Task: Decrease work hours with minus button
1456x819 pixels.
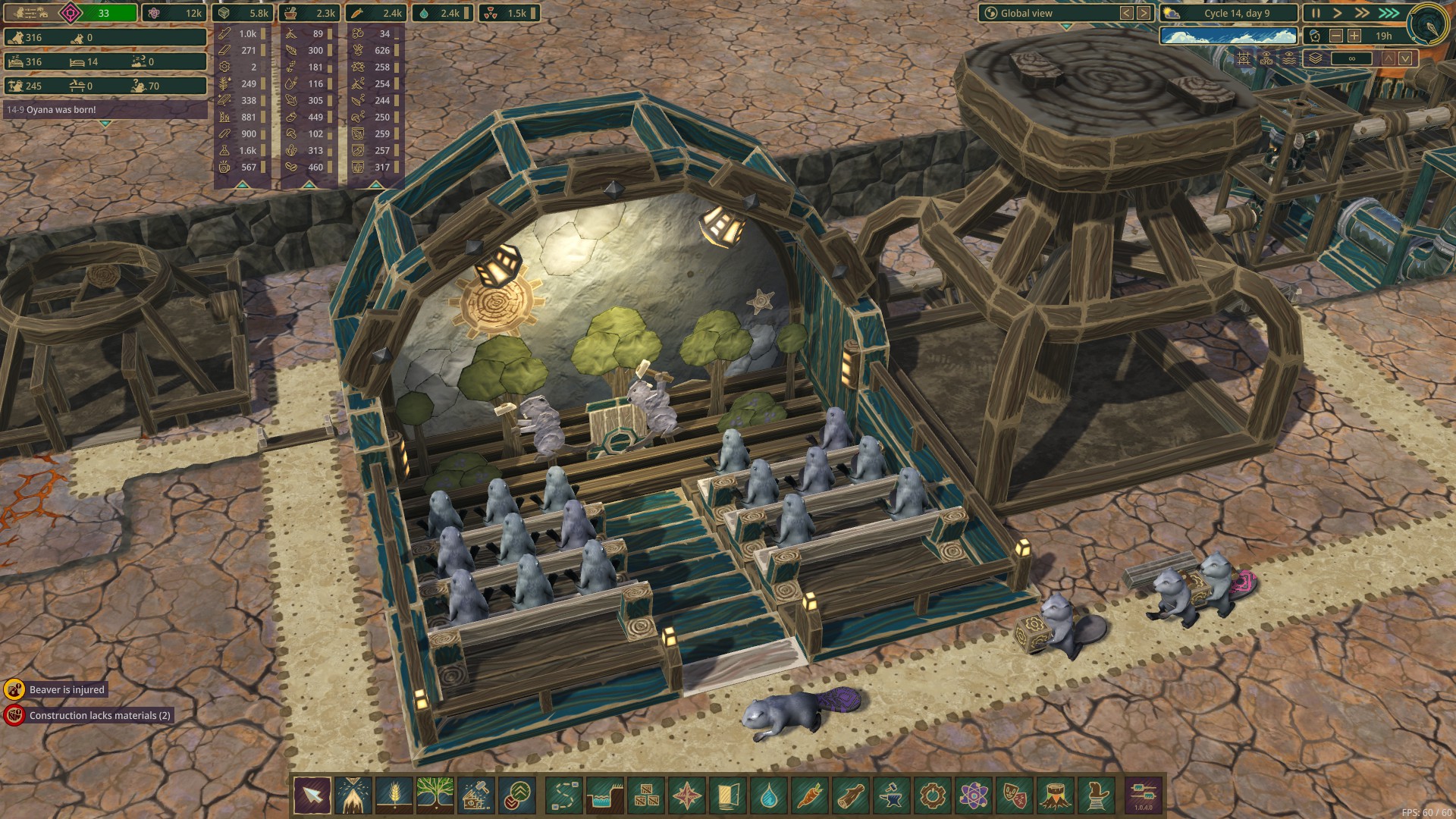Action: point(1336,36)
